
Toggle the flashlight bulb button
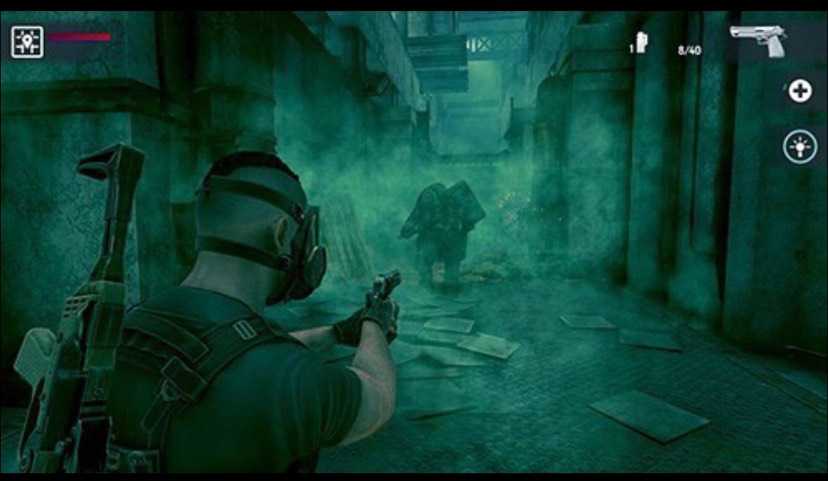click(799, 147)
